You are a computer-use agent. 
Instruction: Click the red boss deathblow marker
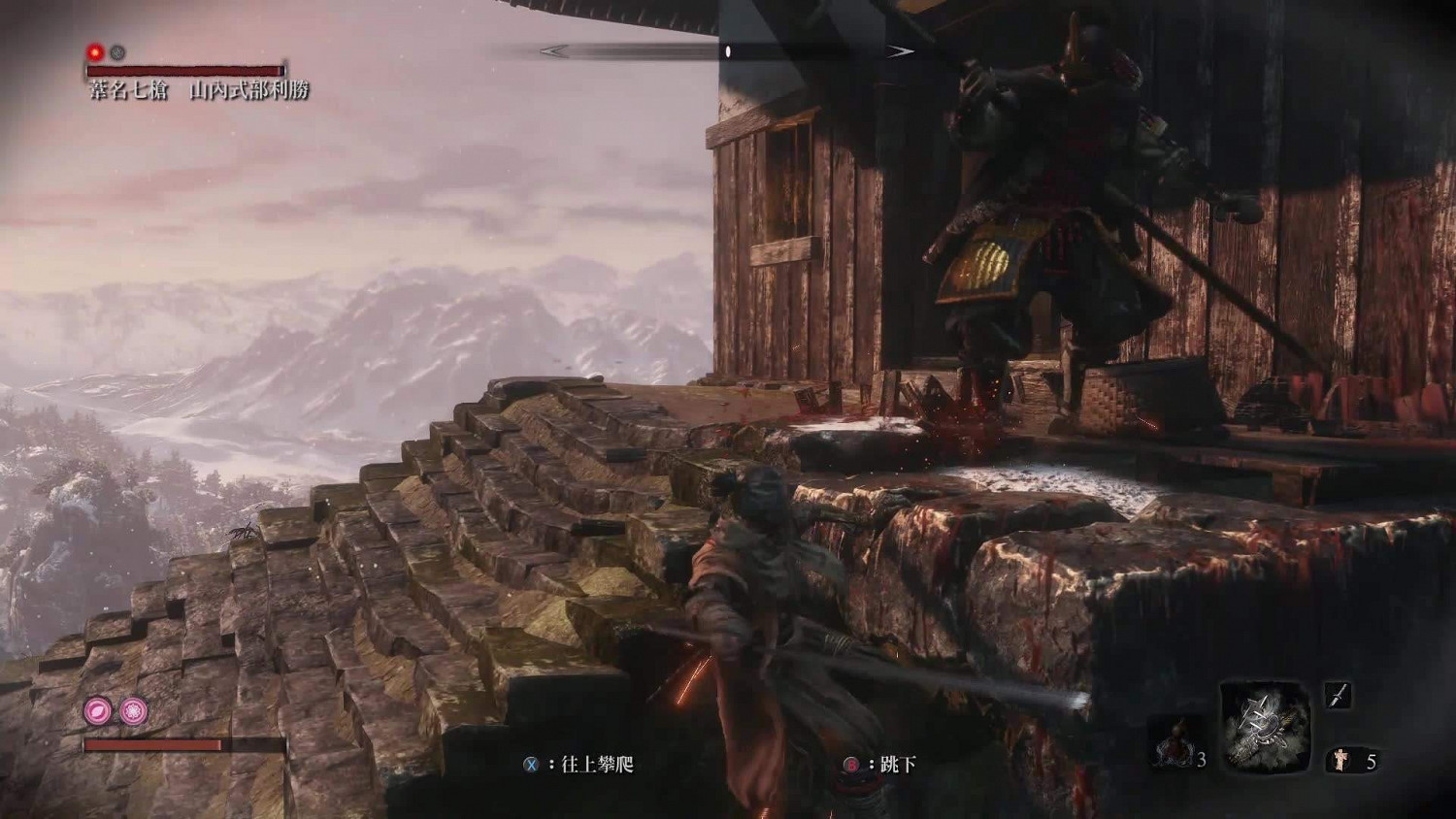95,52
